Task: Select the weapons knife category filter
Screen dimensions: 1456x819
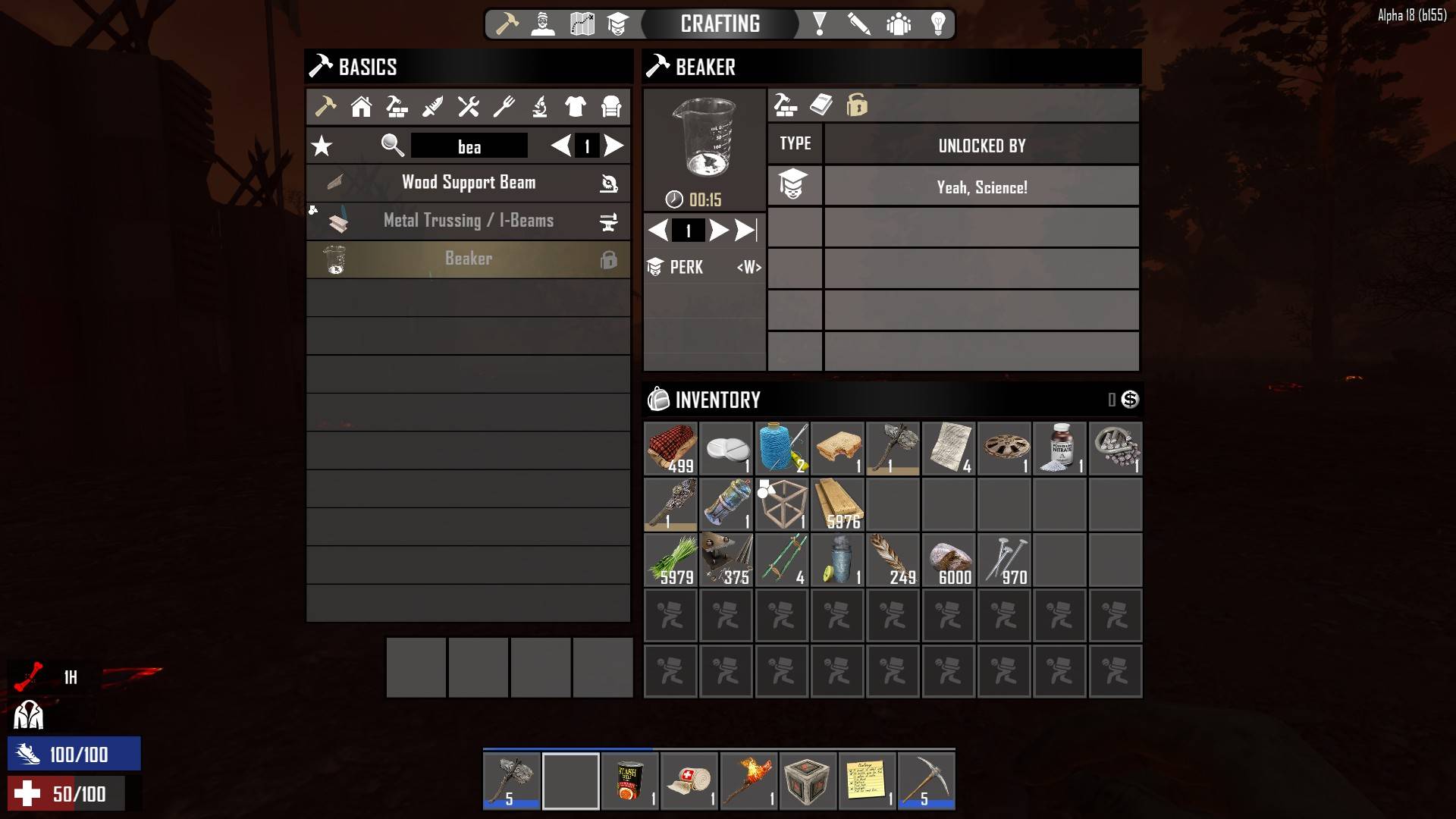Action: point(432,106)
